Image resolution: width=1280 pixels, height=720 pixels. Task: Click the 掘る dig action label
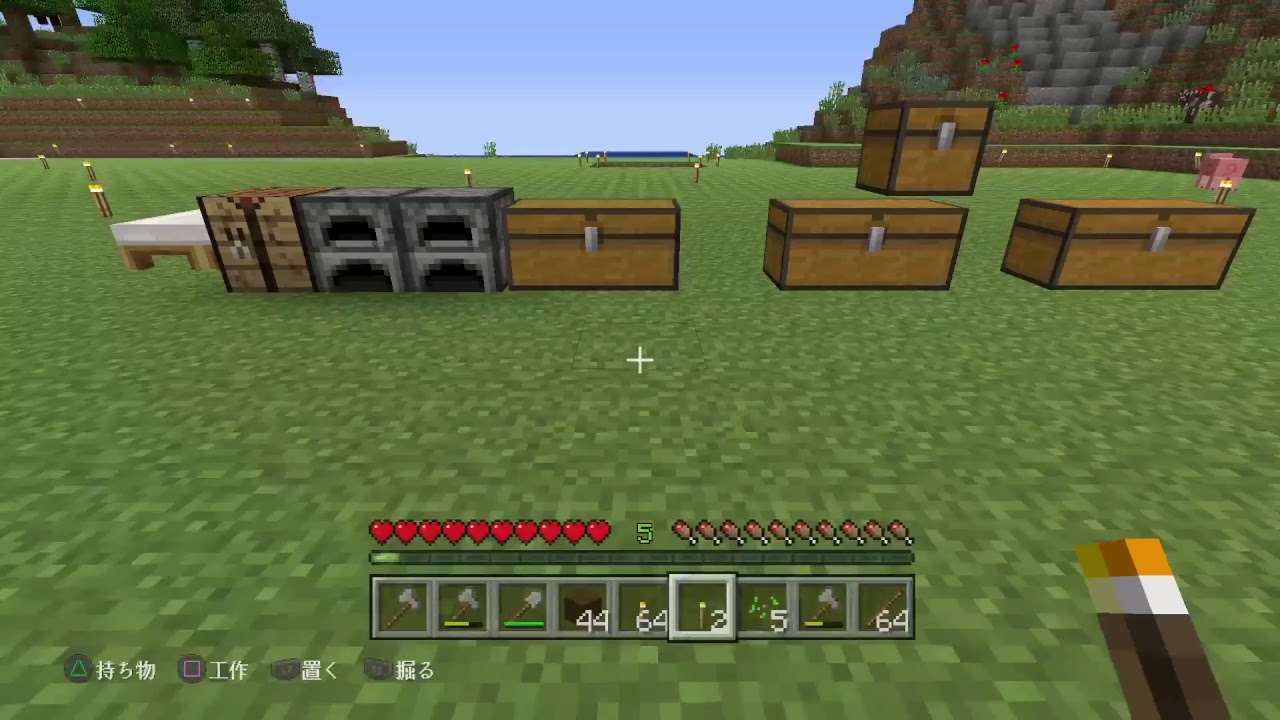pos(415,670)
